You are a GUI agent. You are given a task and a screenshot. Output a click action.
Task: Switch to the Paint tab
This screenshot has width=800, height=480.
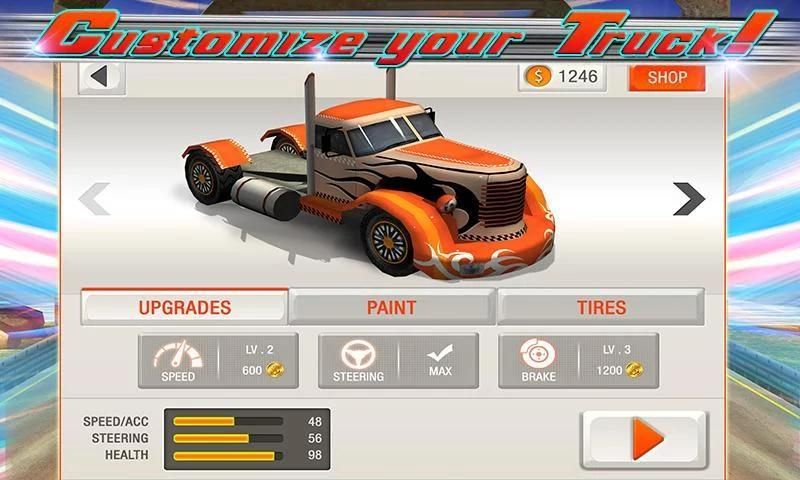(x=392, y=307)
